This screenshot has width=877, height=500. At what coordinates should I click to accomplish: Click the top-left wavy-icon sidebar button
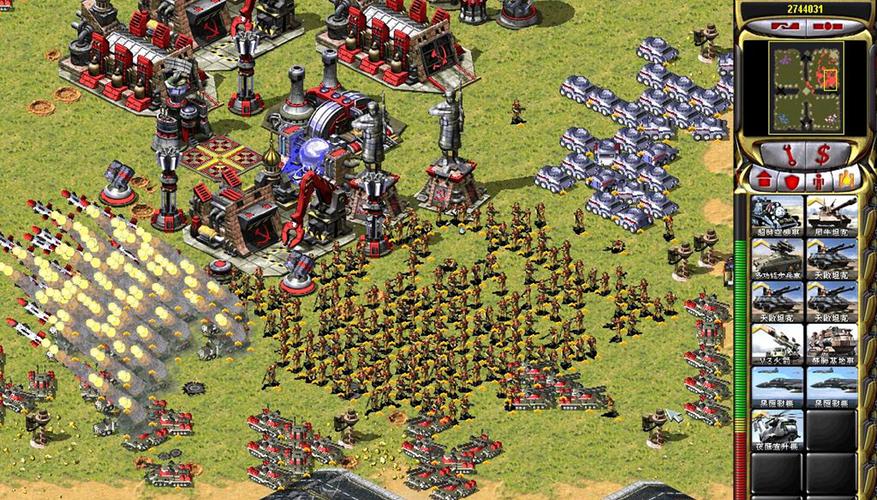tap(786, 25)
